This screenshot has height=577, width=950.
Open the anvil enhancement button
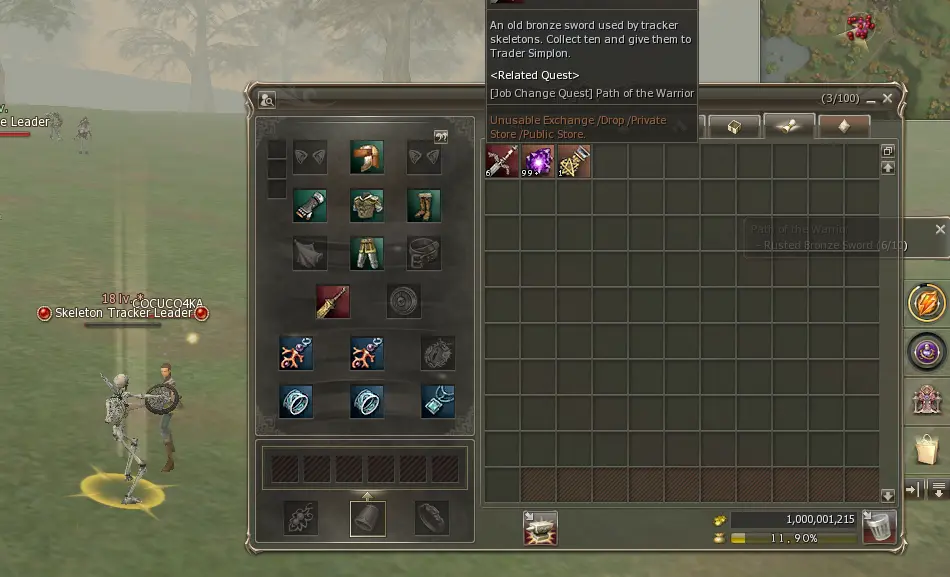(540, 528)
